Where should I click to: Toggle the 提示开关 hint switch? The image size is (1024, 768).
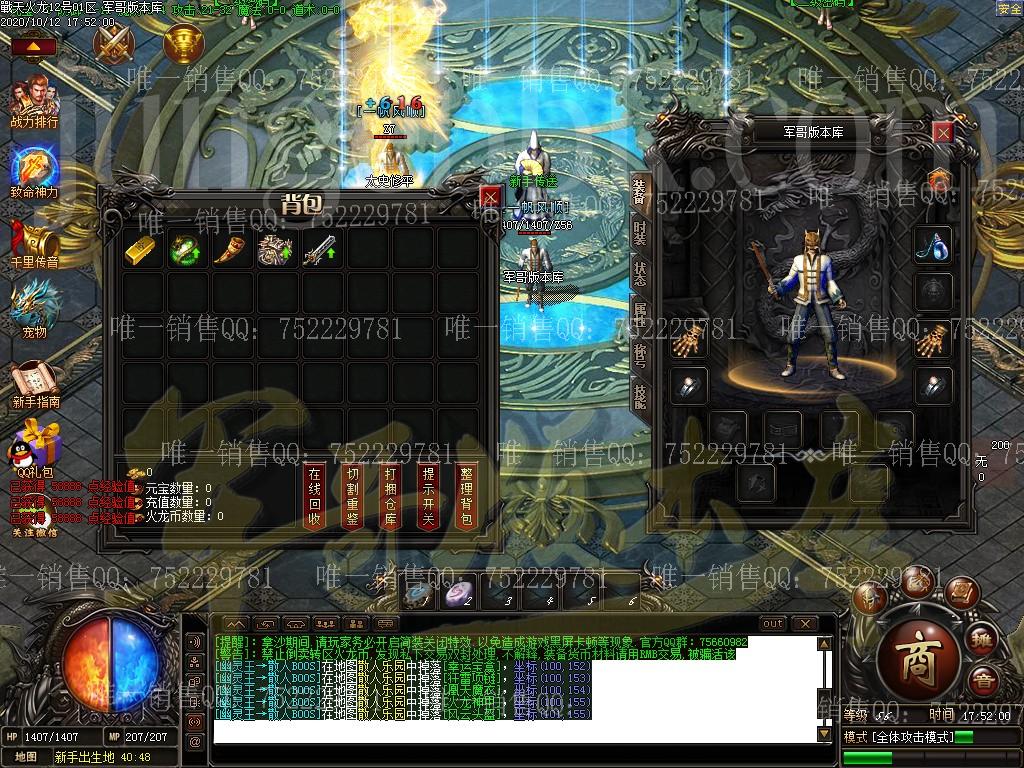tap(429, 495)
